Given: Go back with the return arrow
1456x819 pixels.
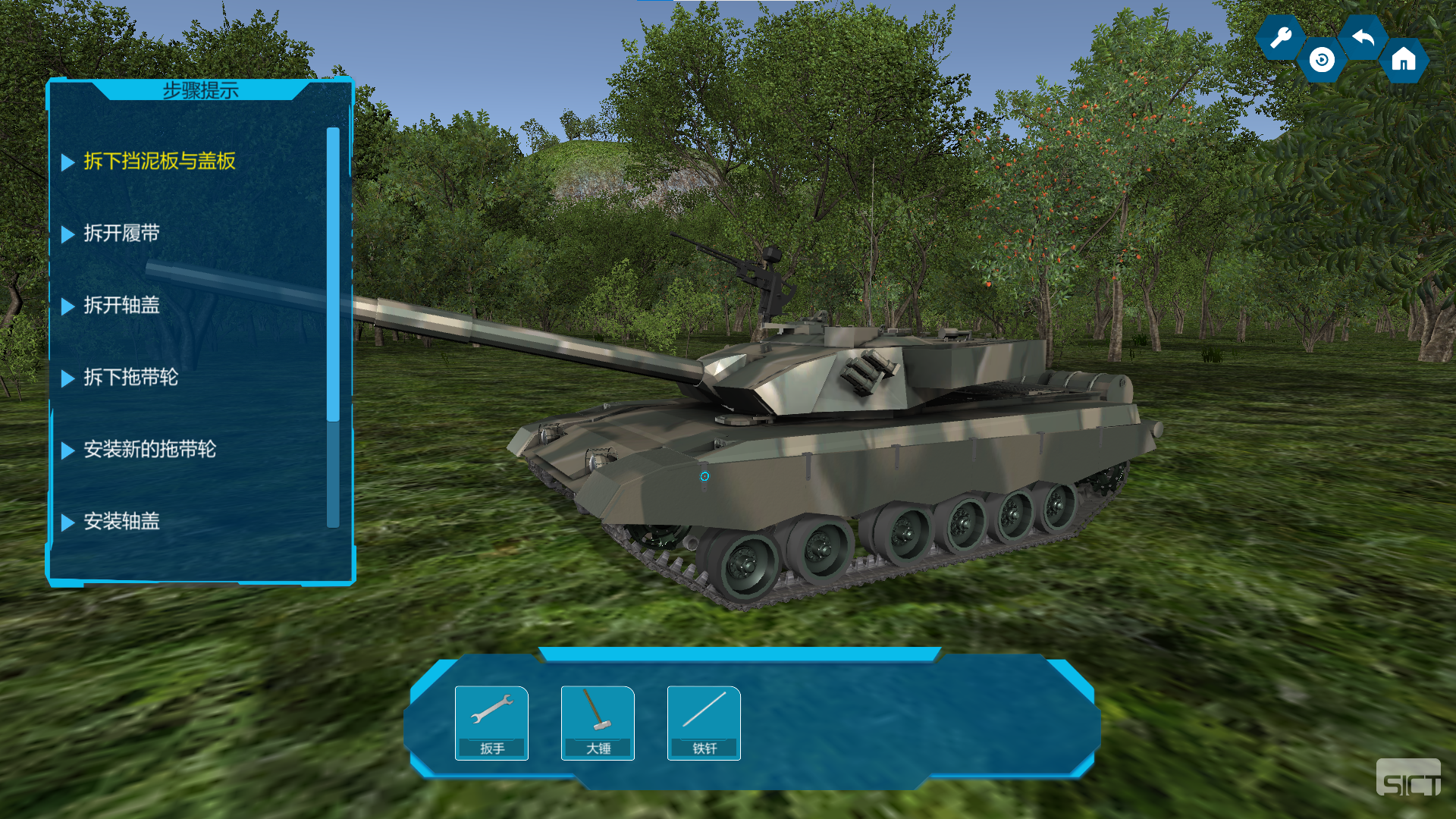Looking at the screenshot, I should click(1363, 37).
